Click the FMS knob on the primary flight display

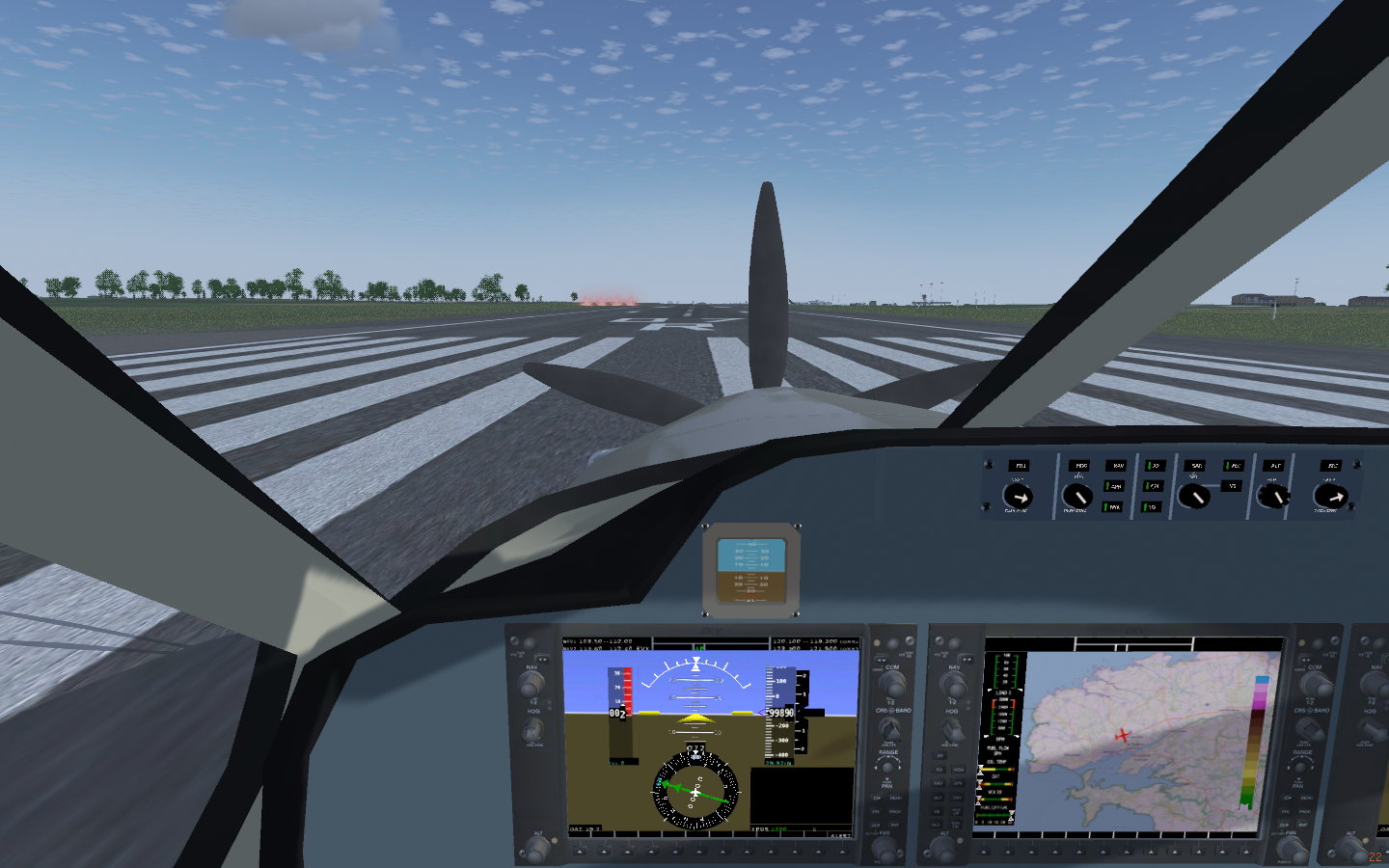point(885,849)
